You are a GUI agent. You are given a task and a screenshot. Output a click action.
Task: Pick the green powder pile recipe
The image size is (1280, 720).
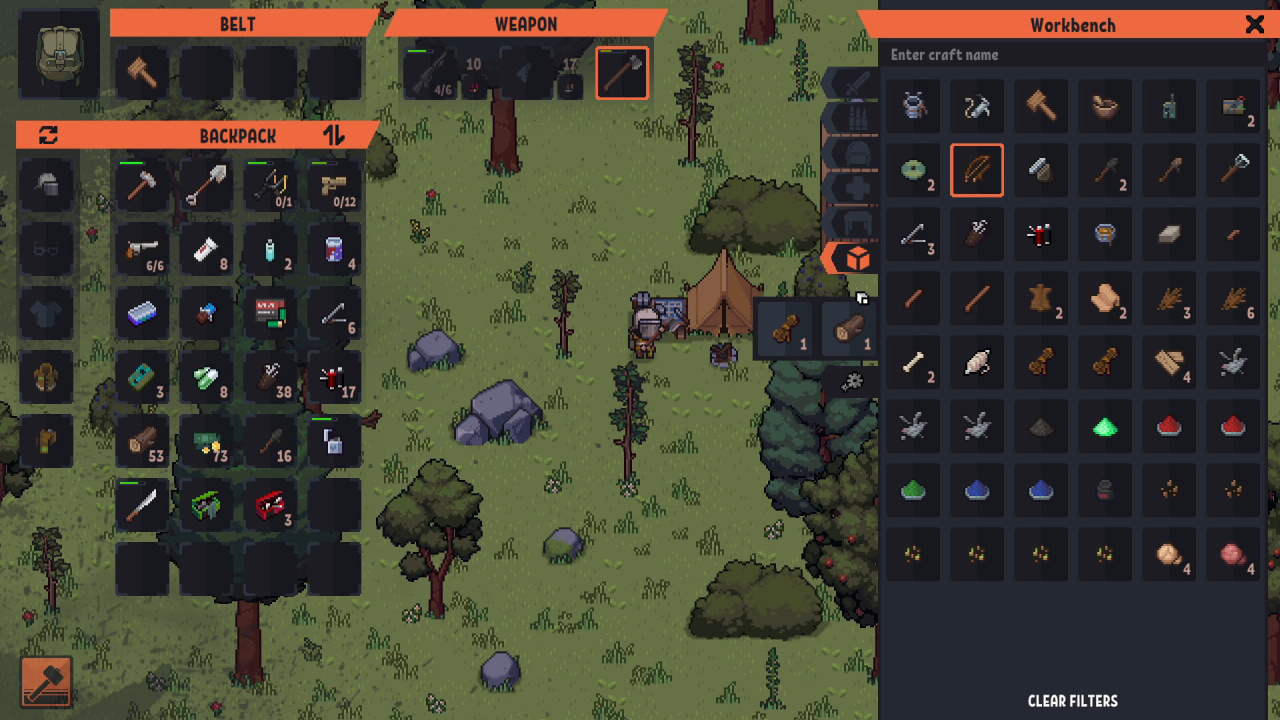coord(913,491)
